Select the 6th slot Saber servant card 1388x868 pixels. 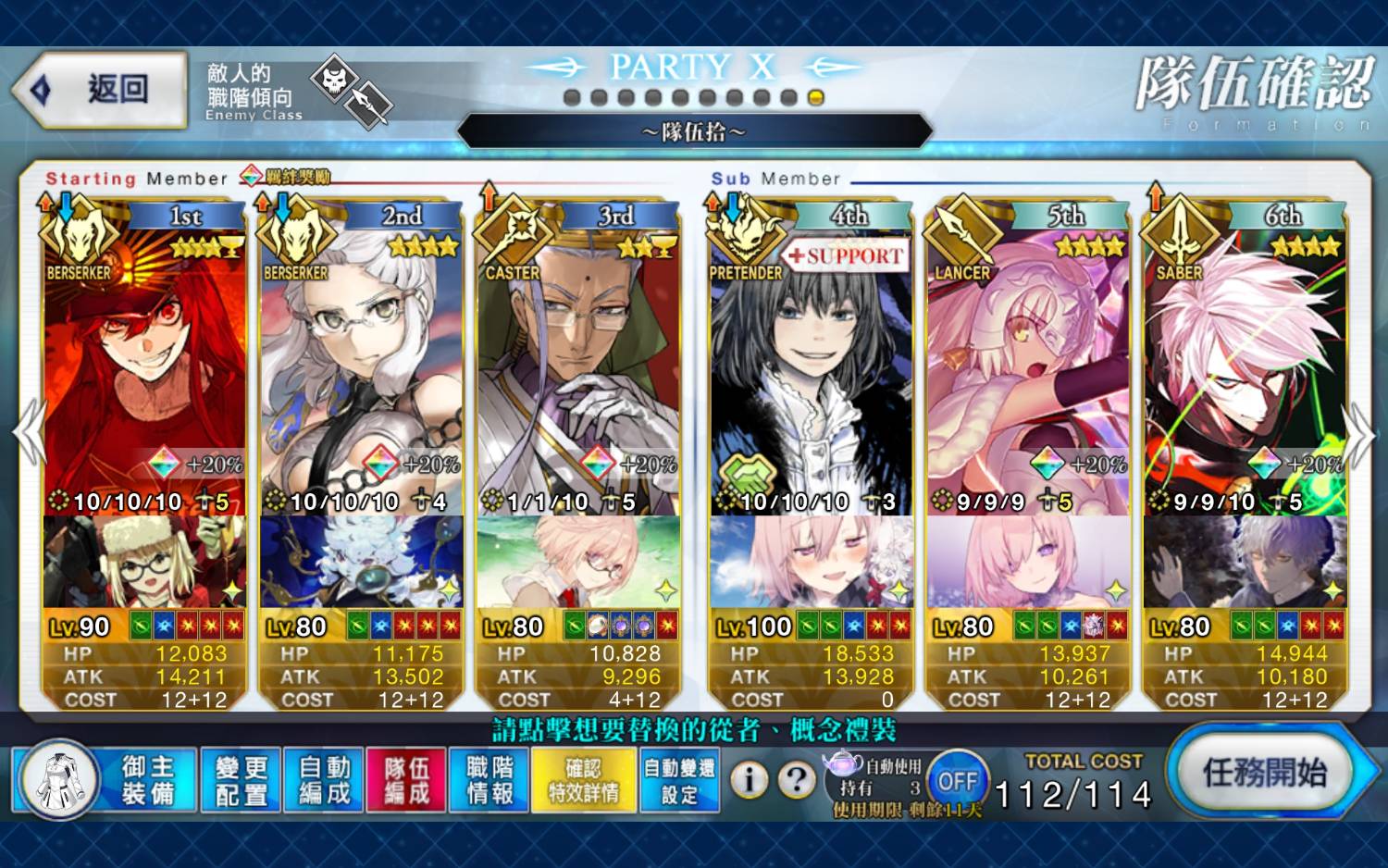tap(1245, 370)
